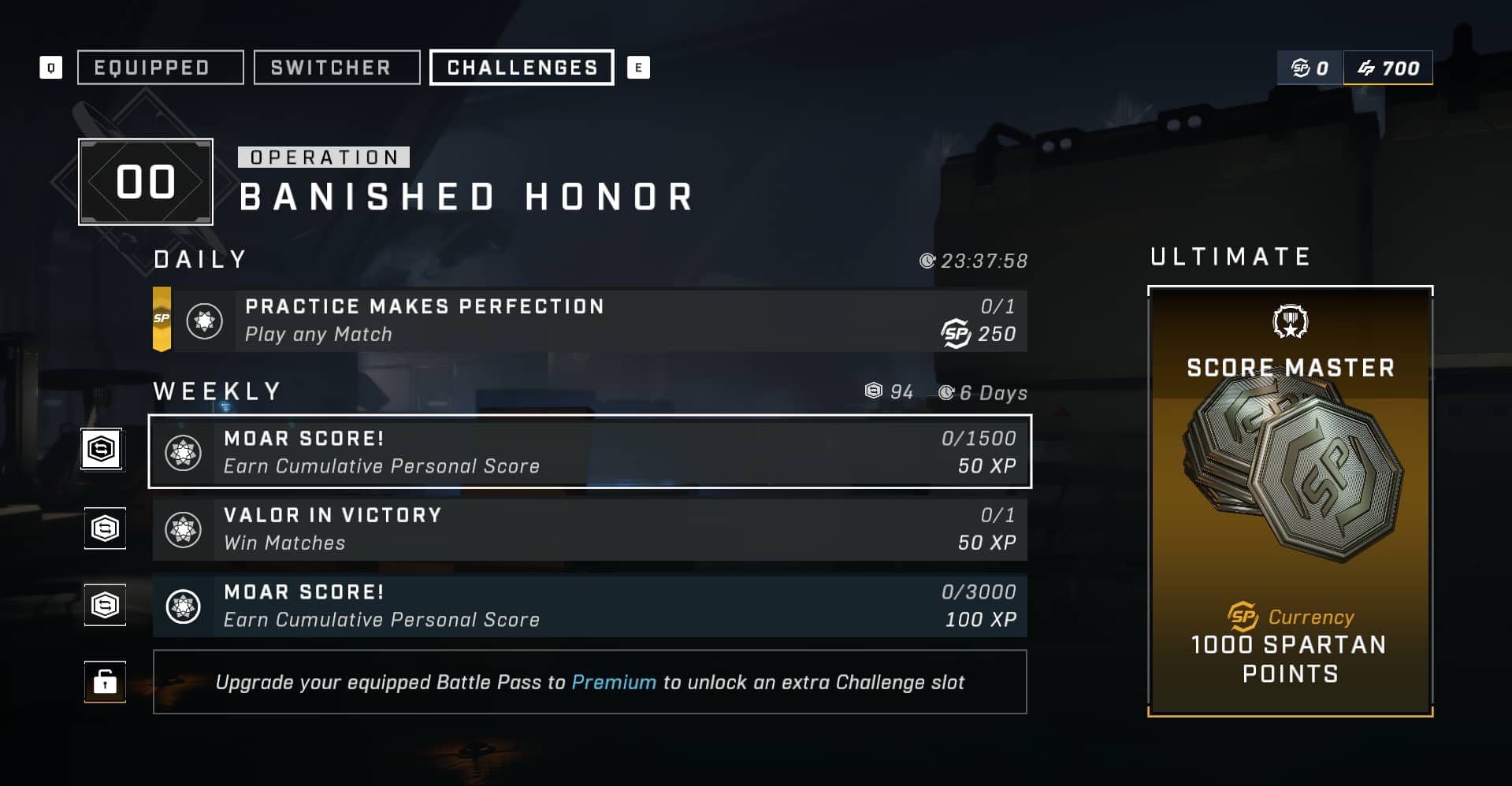Click the challenge emblem icon on PRACTICE MAKES PERFECTION
This screenshot has width=1512, height=786.
pos(203,321)
